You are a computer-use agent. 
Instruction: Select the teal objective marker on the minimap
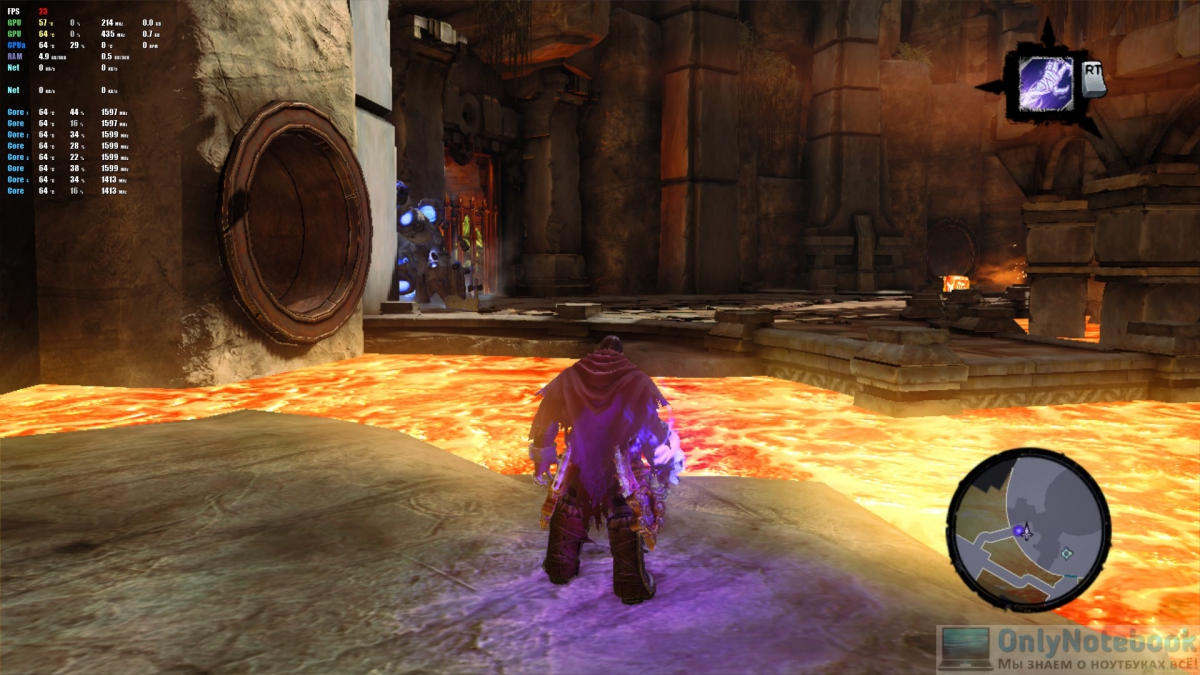point(1067,553)
